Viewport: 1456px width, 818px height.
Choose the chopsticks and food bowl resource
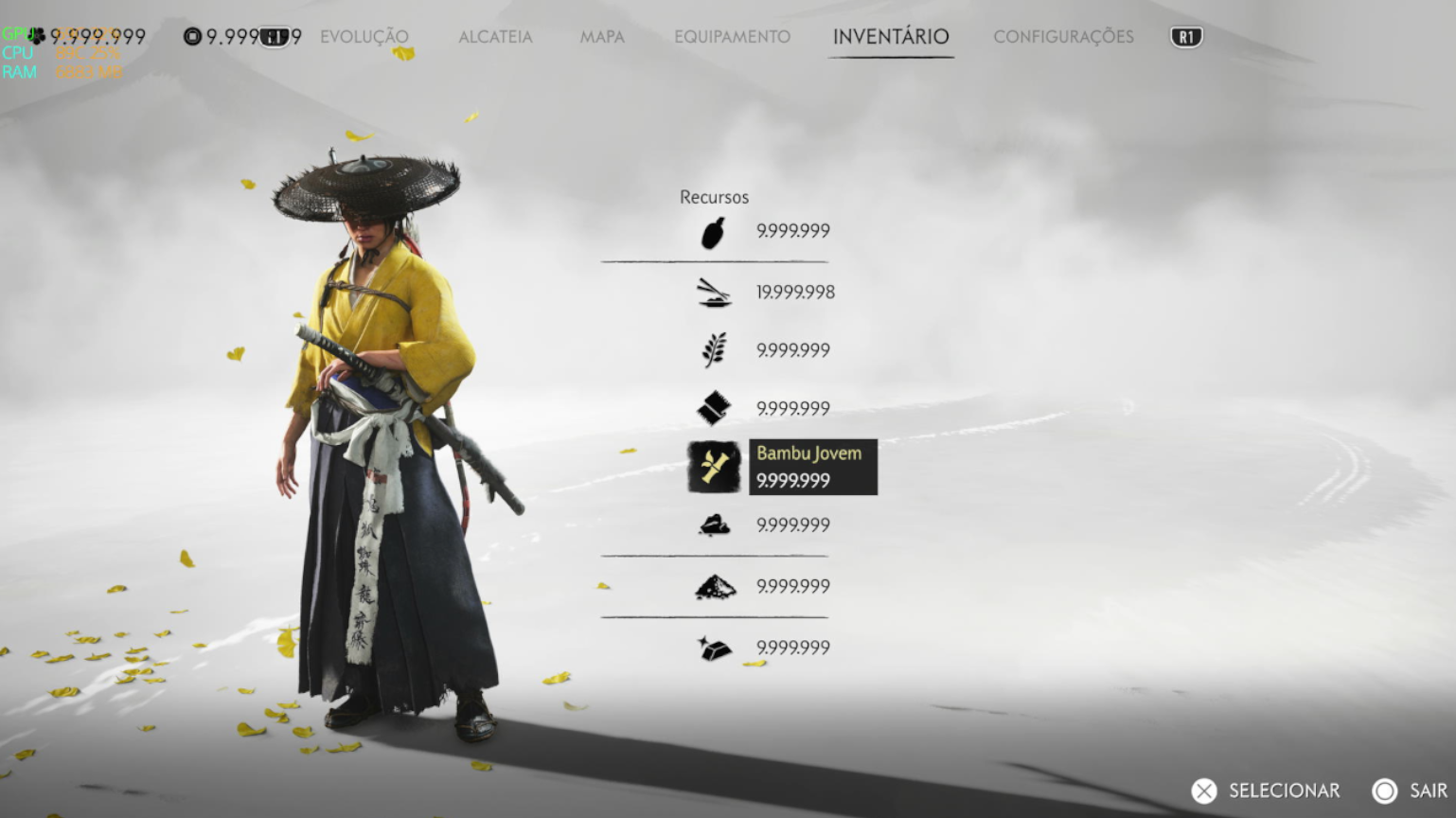pos(714,293)
